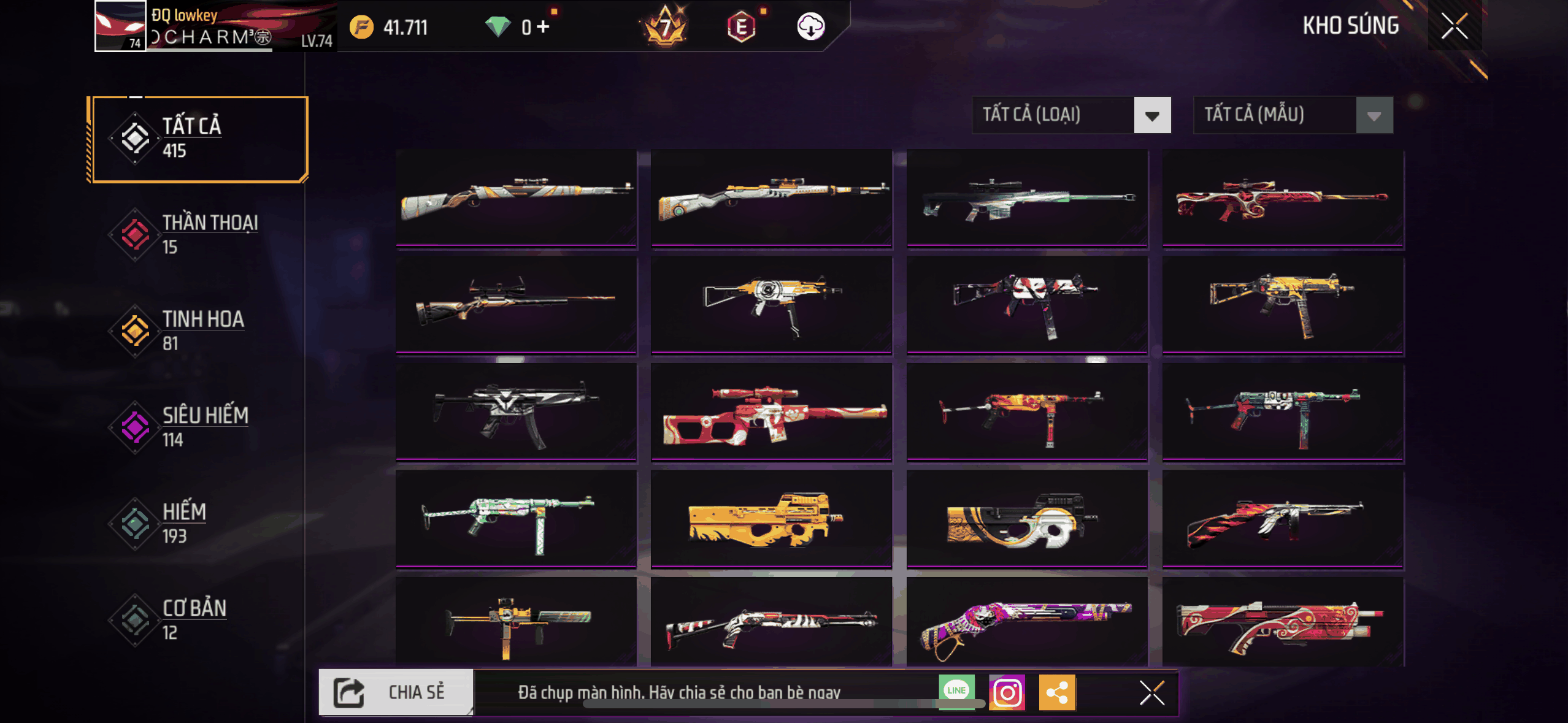This screenshot has width=1568, height=723.
Task: Add diamonds with the plus button
Action: [543, 27]
